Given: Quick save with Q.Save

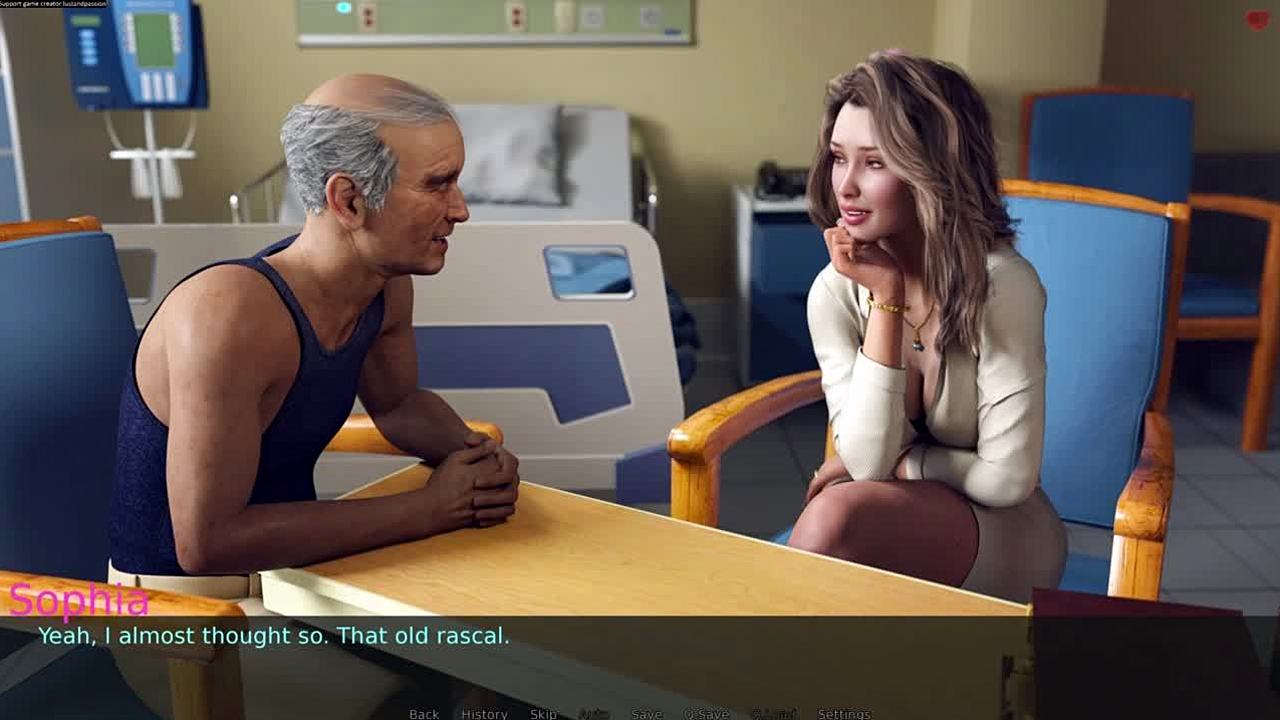Looking at the screenshot, I should (706, 713).
